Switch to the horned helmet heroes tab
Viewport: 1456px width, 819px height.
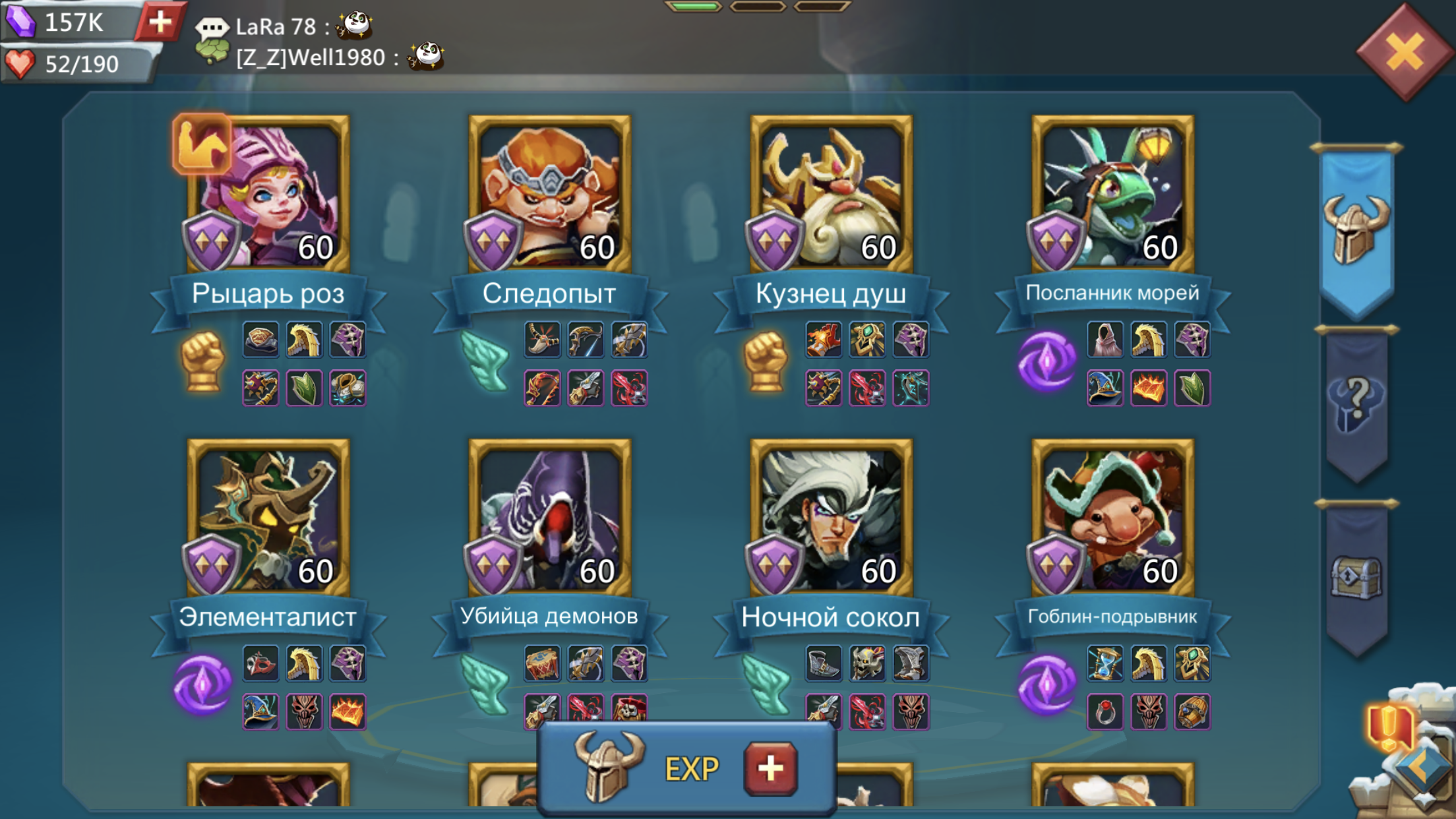(1356, 229)
